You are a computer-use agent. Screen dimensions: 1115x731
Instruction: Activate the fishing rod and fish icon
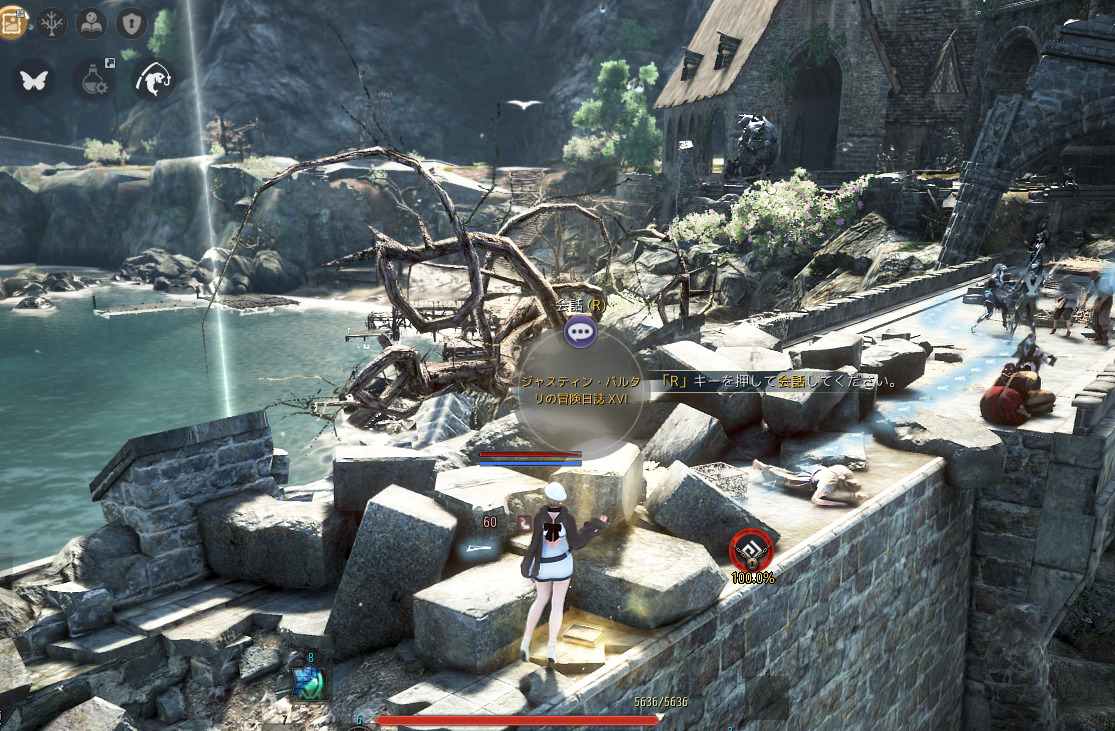(155, 80)
